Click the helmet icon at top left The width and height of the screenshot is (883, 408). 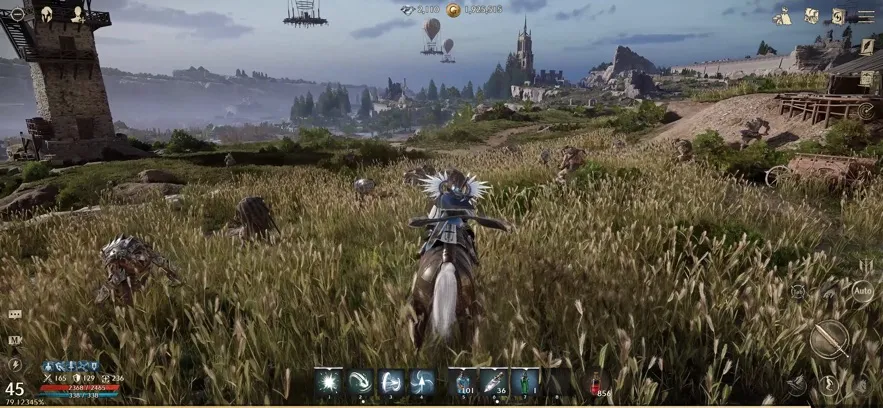click(47, 13)
